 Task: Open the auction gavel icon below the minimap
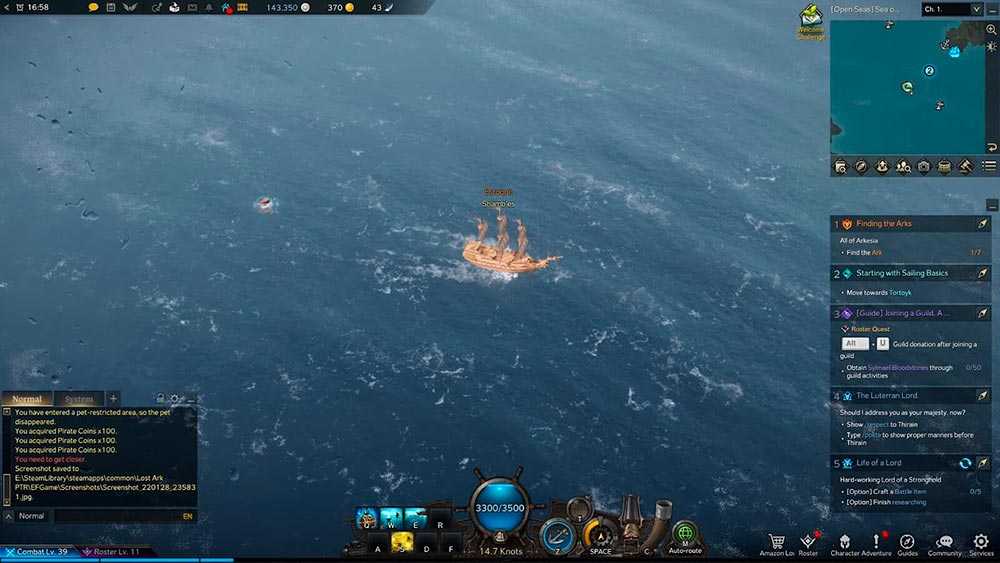[x=966, y=167]
